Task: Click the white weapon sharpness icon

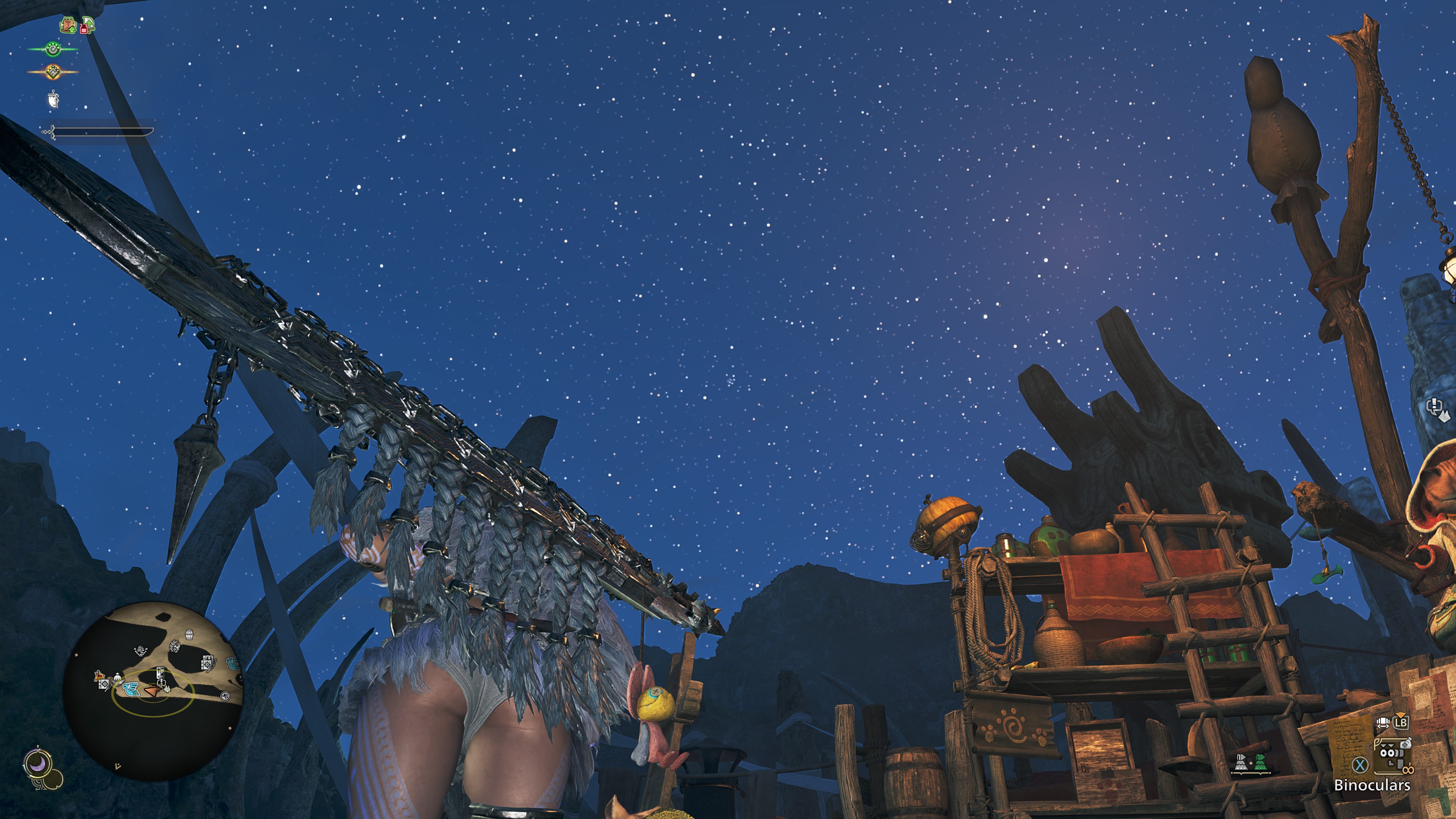Action: 53,99
